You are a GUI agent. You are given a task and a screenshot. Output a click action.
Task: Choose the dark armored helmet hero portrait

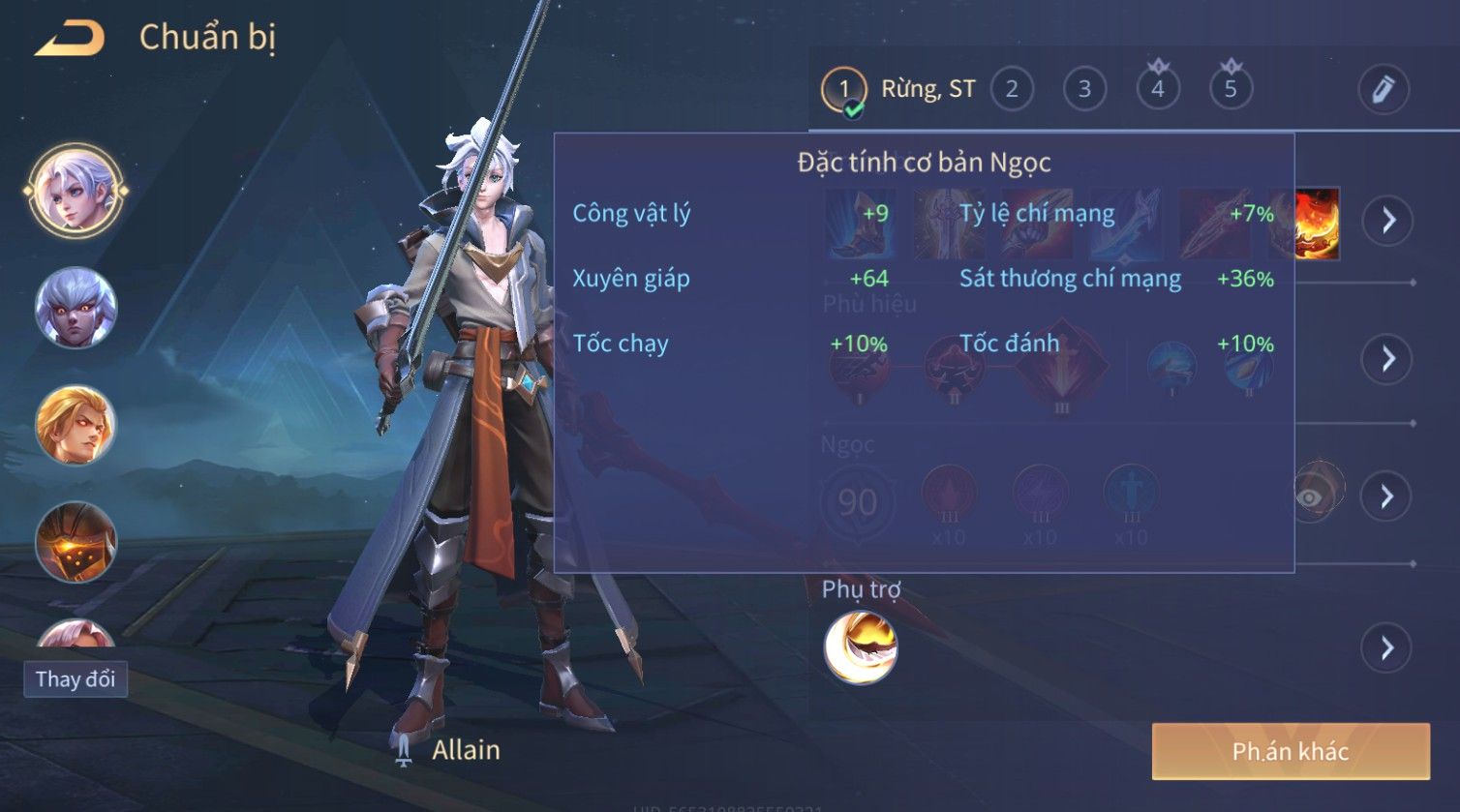point(76,542)
